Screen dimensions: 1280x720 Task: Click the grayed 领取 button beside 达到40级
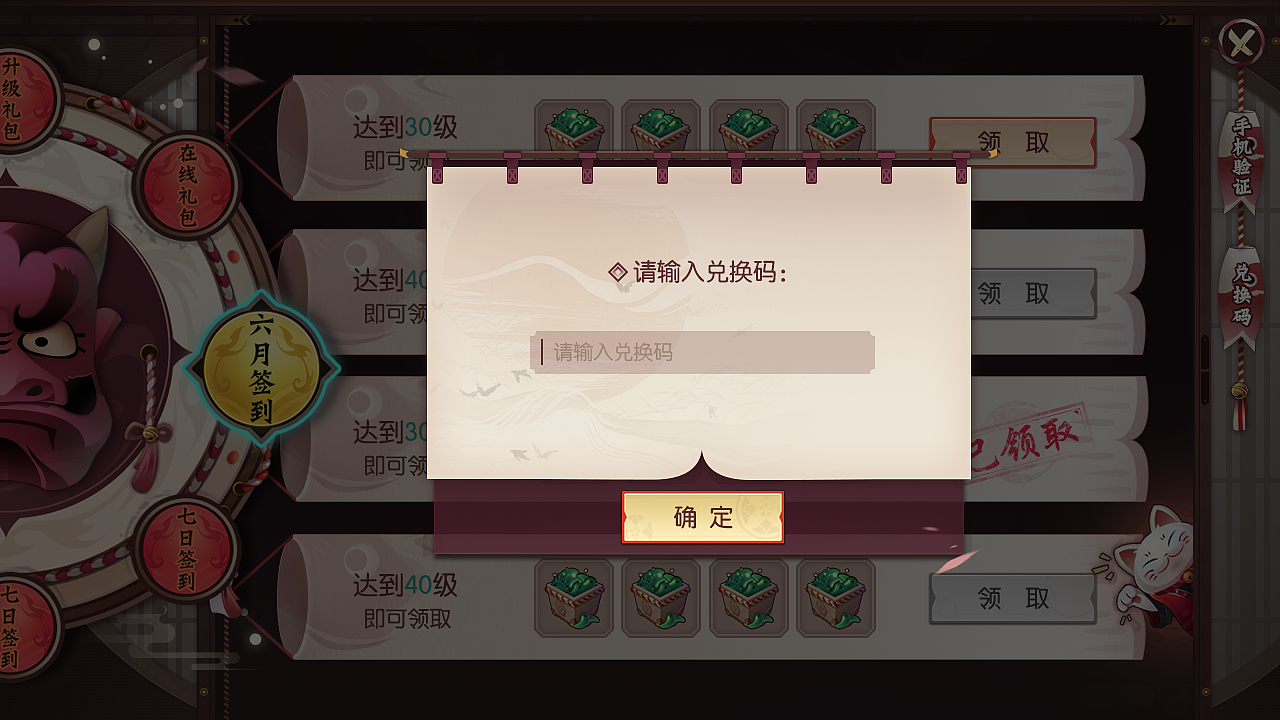click(1012, 598)
